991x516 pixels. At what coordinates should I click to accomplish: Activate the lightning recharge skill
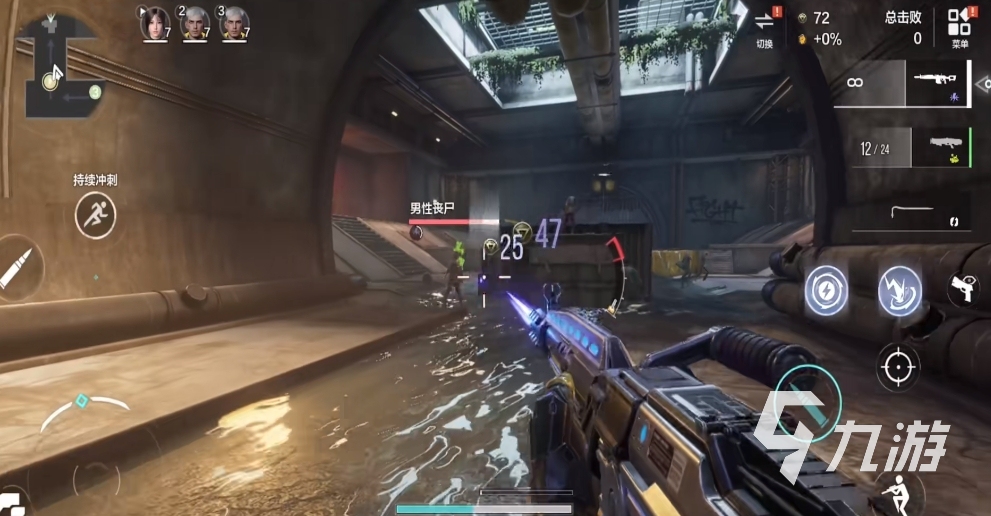[x=827, y=291]
